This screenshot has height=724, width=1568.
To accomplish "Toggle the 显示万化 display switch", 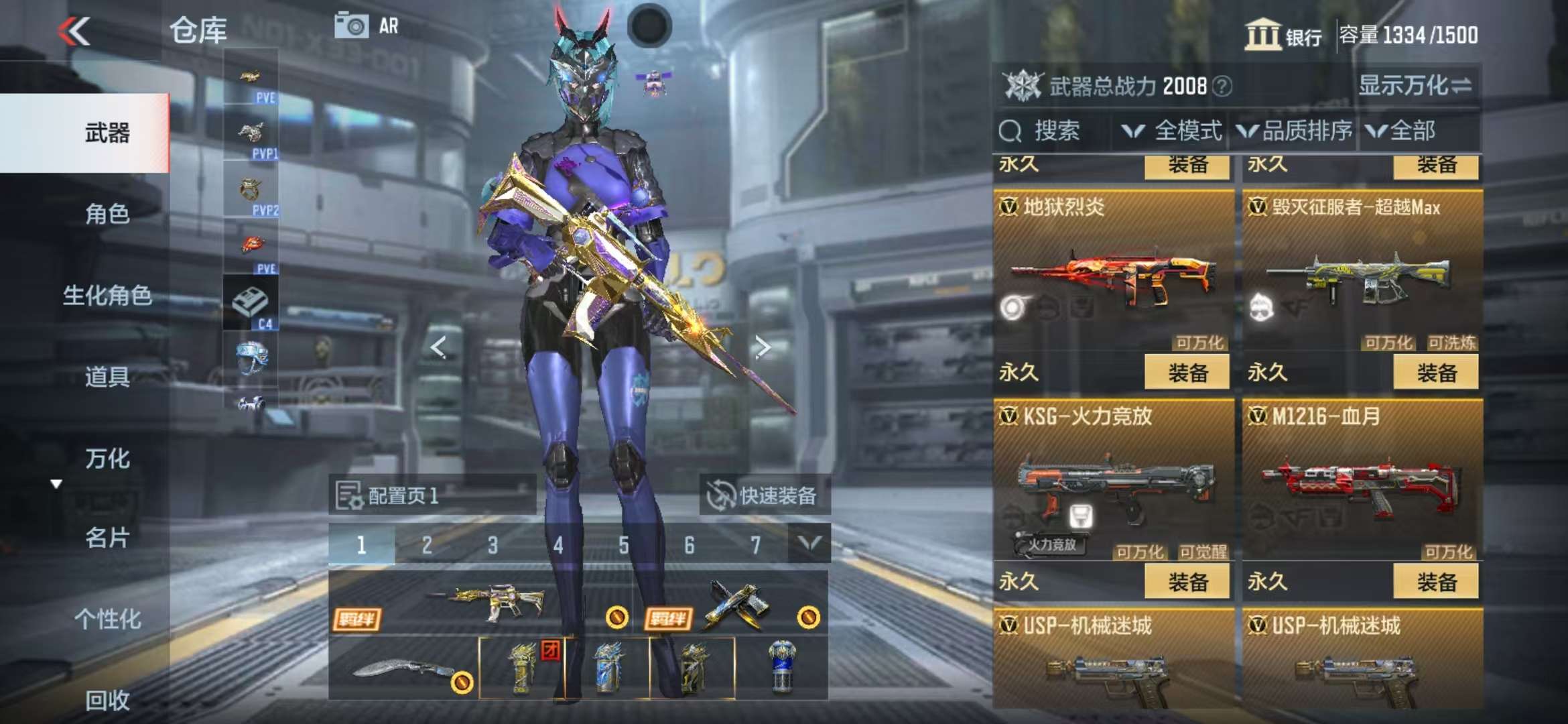I will (x=1415, y=86).
